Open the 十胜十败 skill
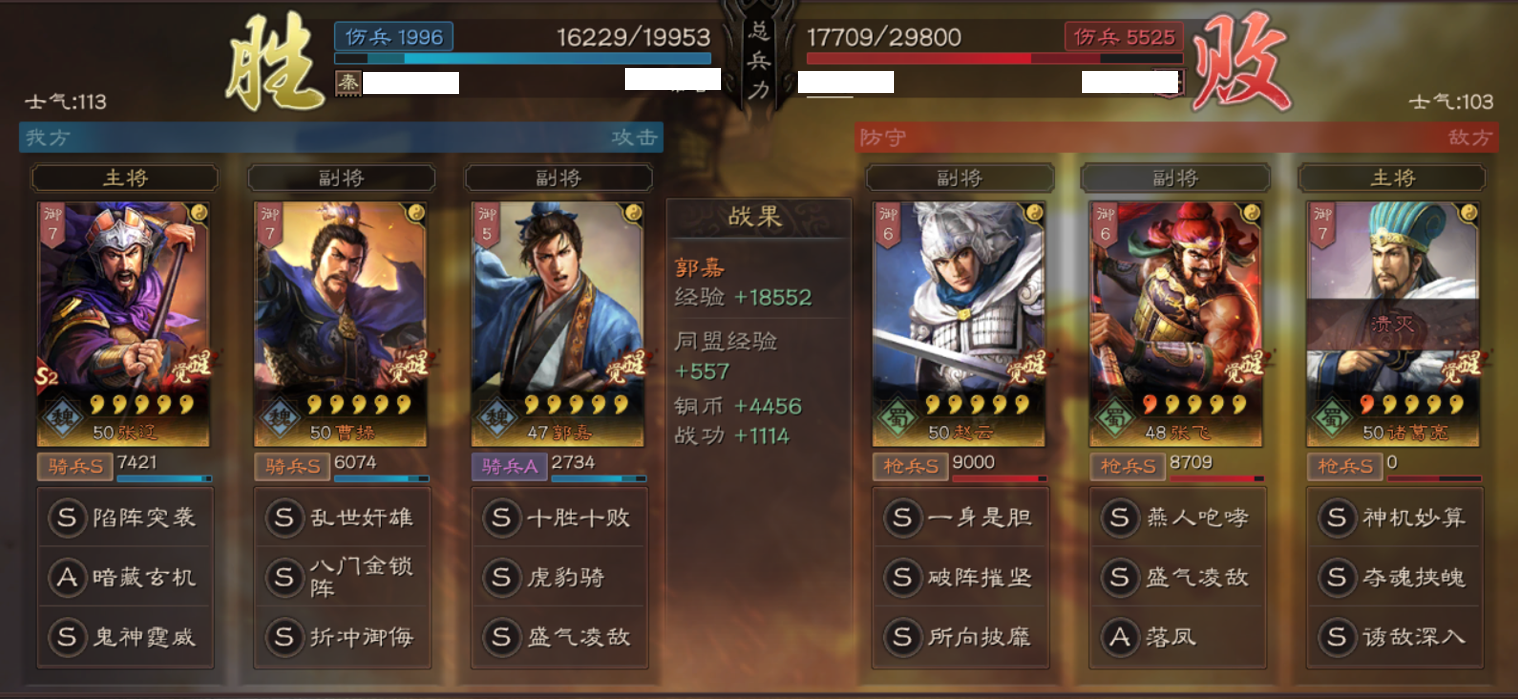 tap(559, 518)
